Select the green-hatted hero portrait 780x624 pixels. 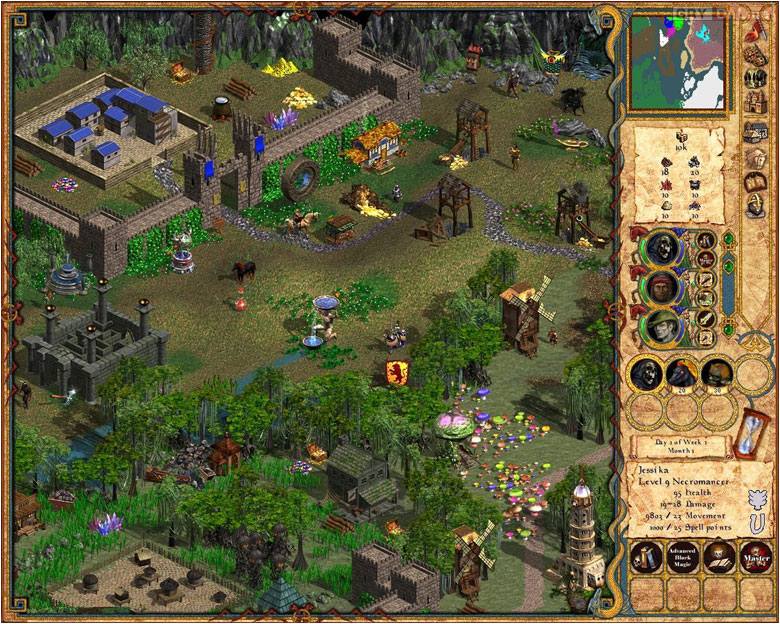pyautogui.click(x=661, y=327)
